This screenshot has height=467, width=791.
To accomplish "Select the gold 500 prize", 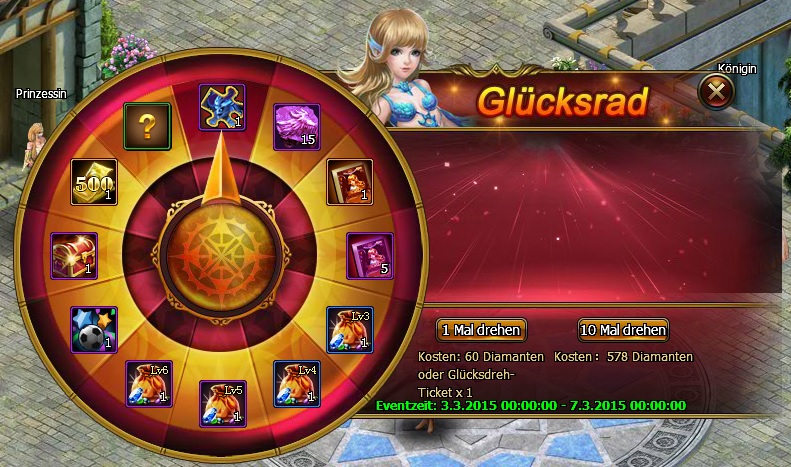I will coord(93,181).
